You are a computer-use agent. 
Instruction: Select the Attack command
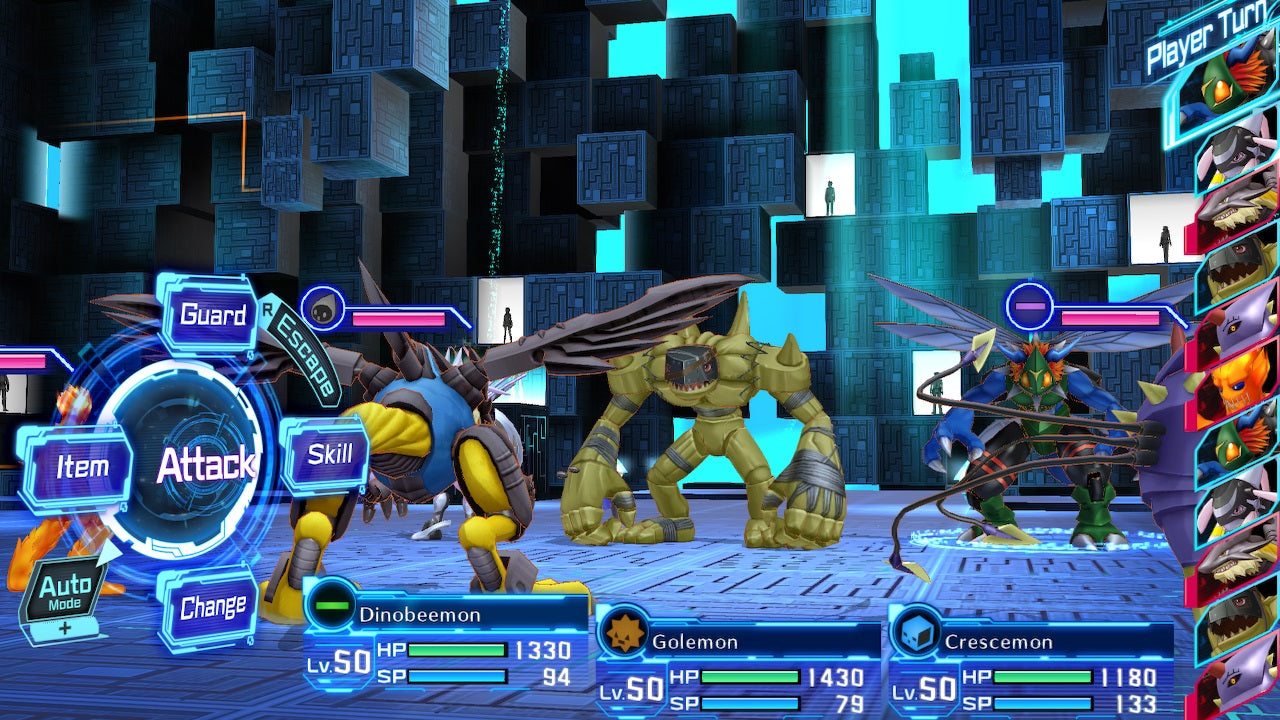click(x=207, y=463)
